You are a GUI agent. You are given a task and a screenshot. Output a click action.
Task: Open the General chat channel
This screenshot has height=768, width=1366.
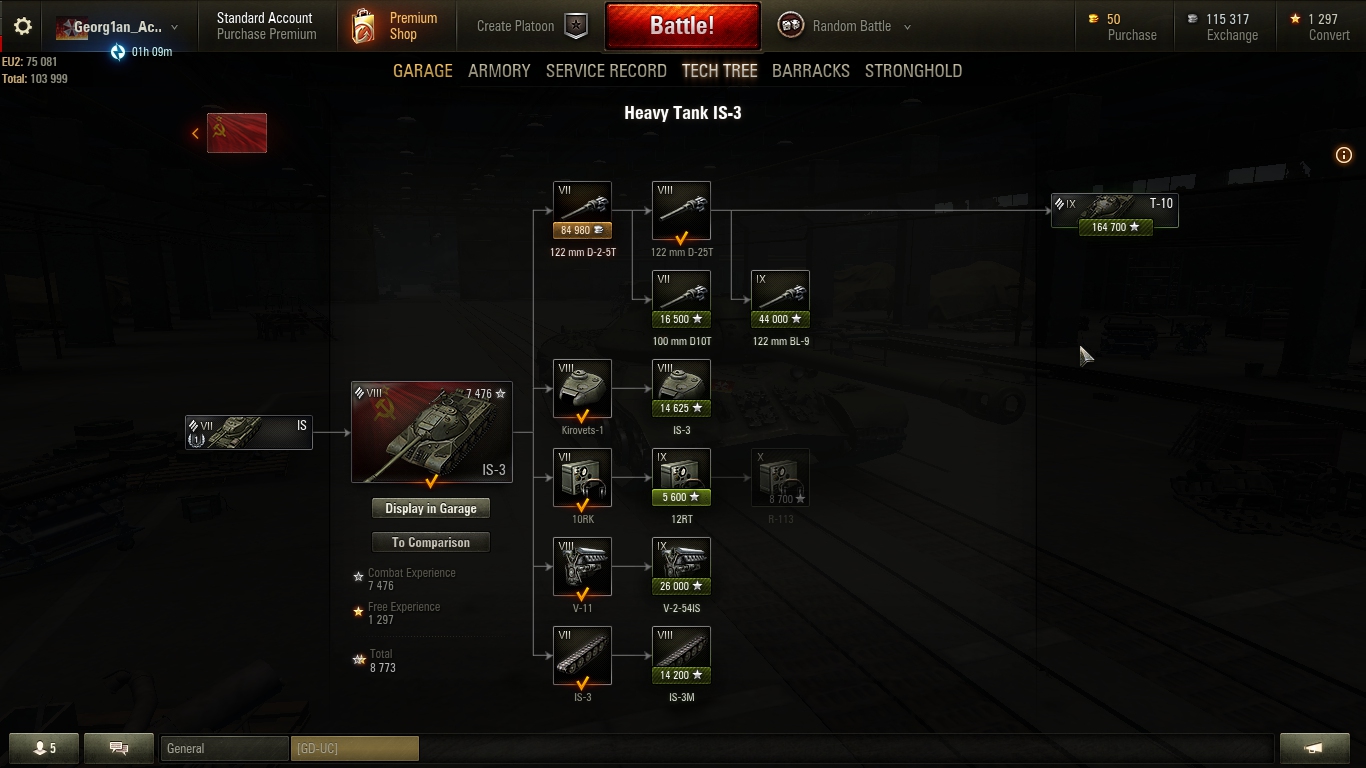pos(224,748)
